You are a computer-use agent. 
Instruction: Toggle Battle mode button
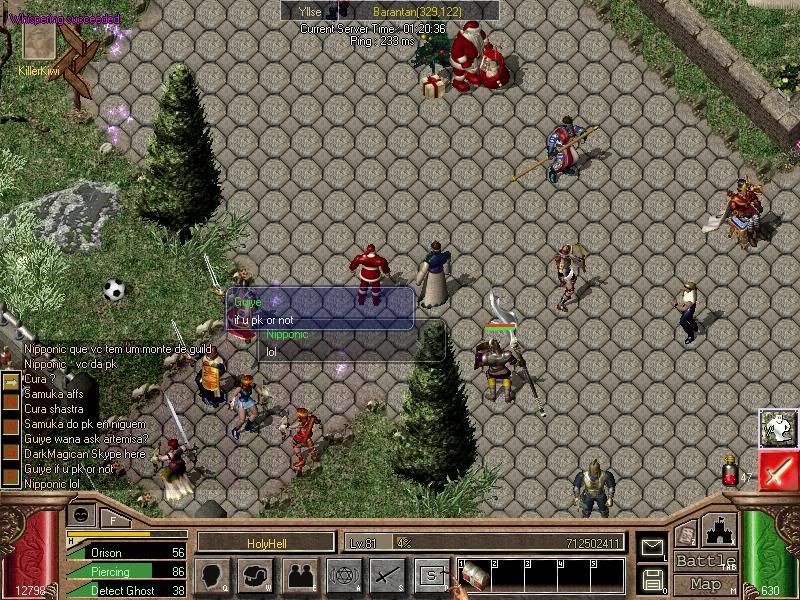(705, 561)
